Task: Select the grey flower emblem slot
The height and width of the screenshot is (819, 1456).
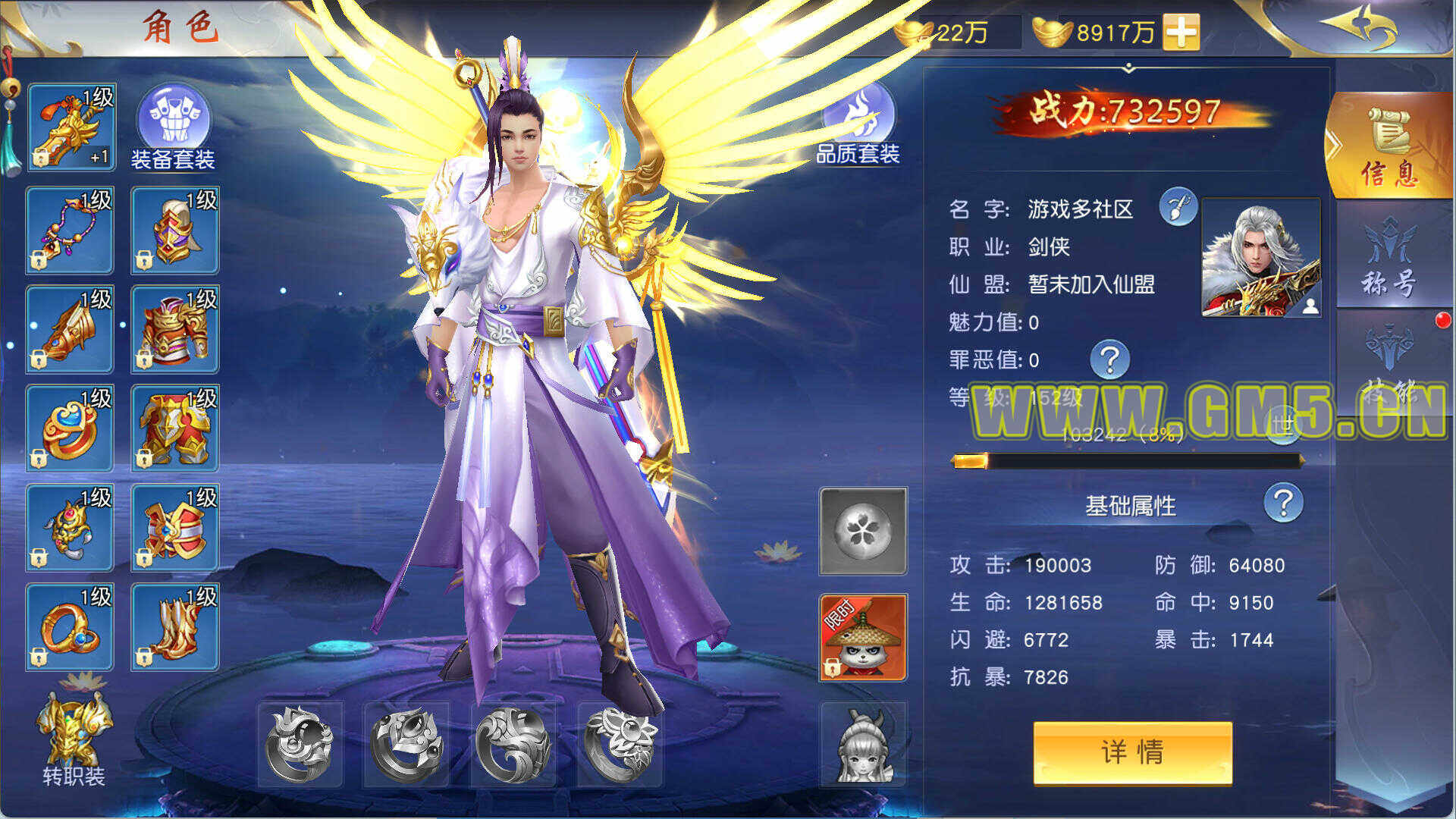Action: click(863, 531)
